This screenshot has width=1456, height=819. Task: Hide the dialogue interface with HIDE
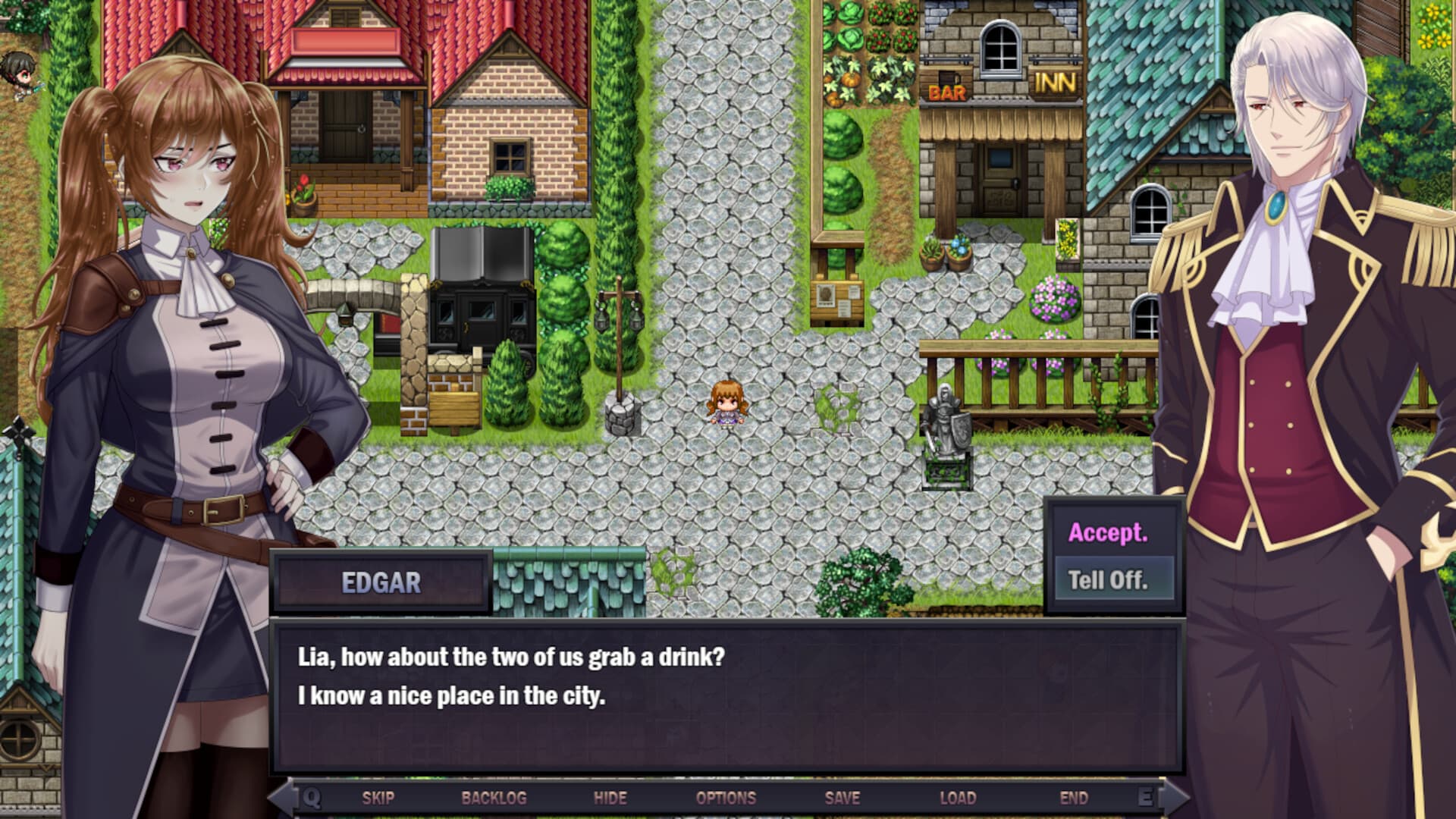click(611, 798)
